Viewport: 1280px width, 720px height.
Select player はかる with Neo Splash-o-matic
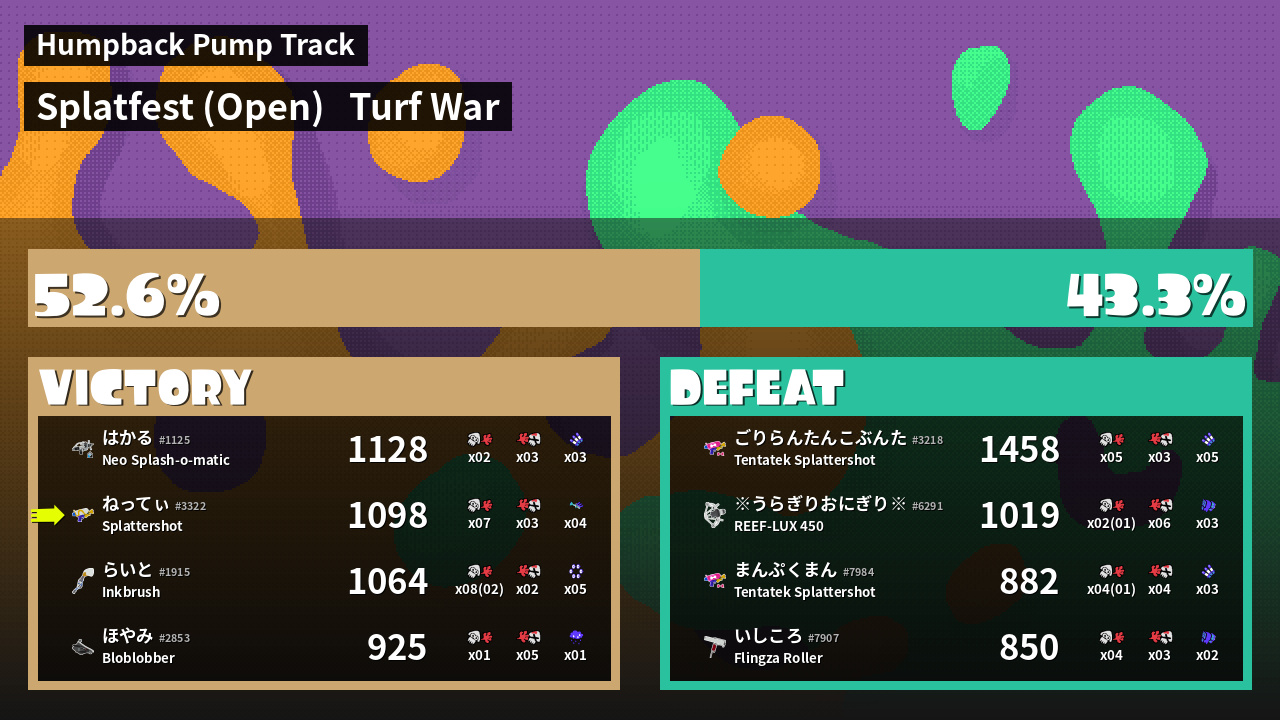pos(324,449)
